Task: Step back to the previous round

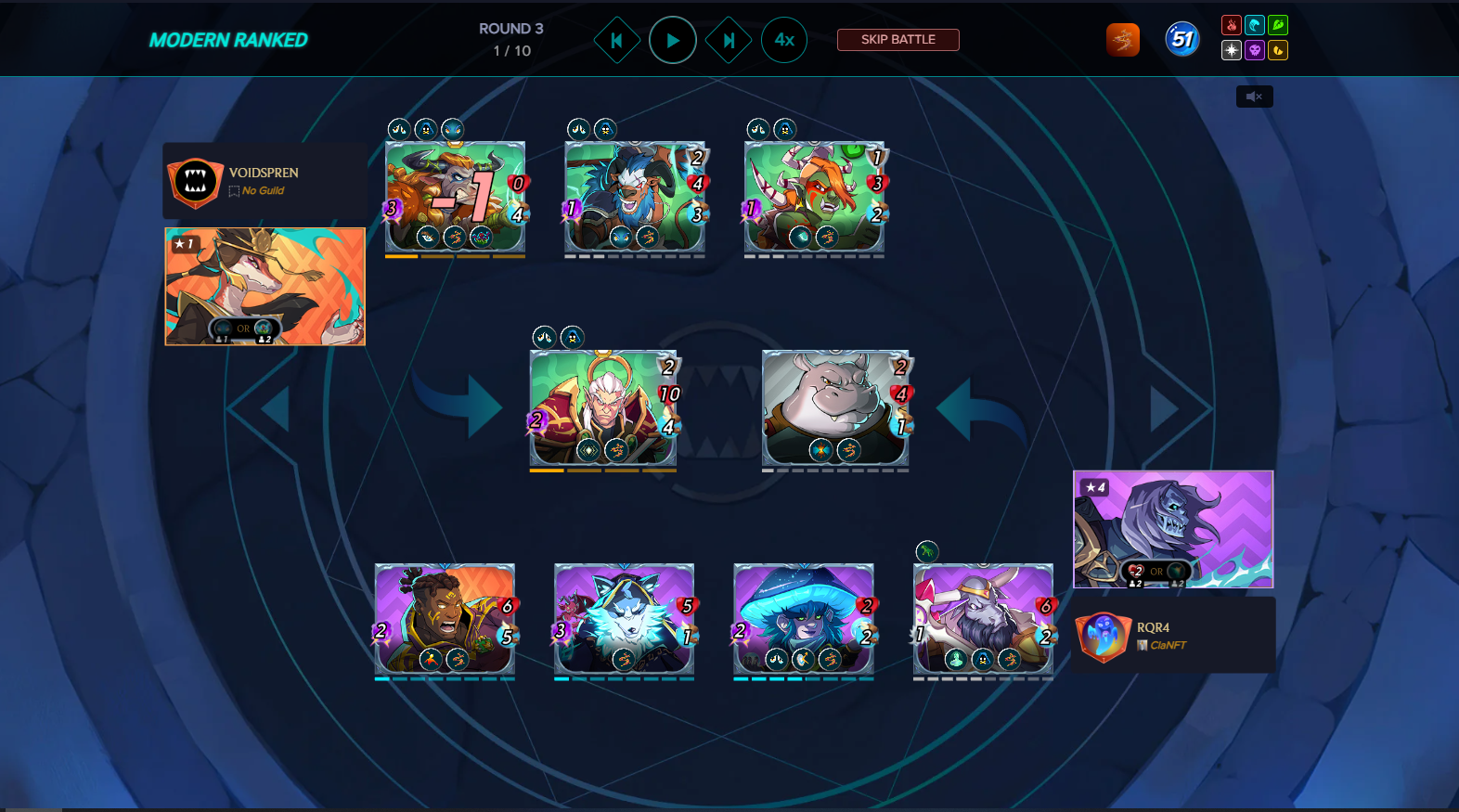Action: coord(616,40)
